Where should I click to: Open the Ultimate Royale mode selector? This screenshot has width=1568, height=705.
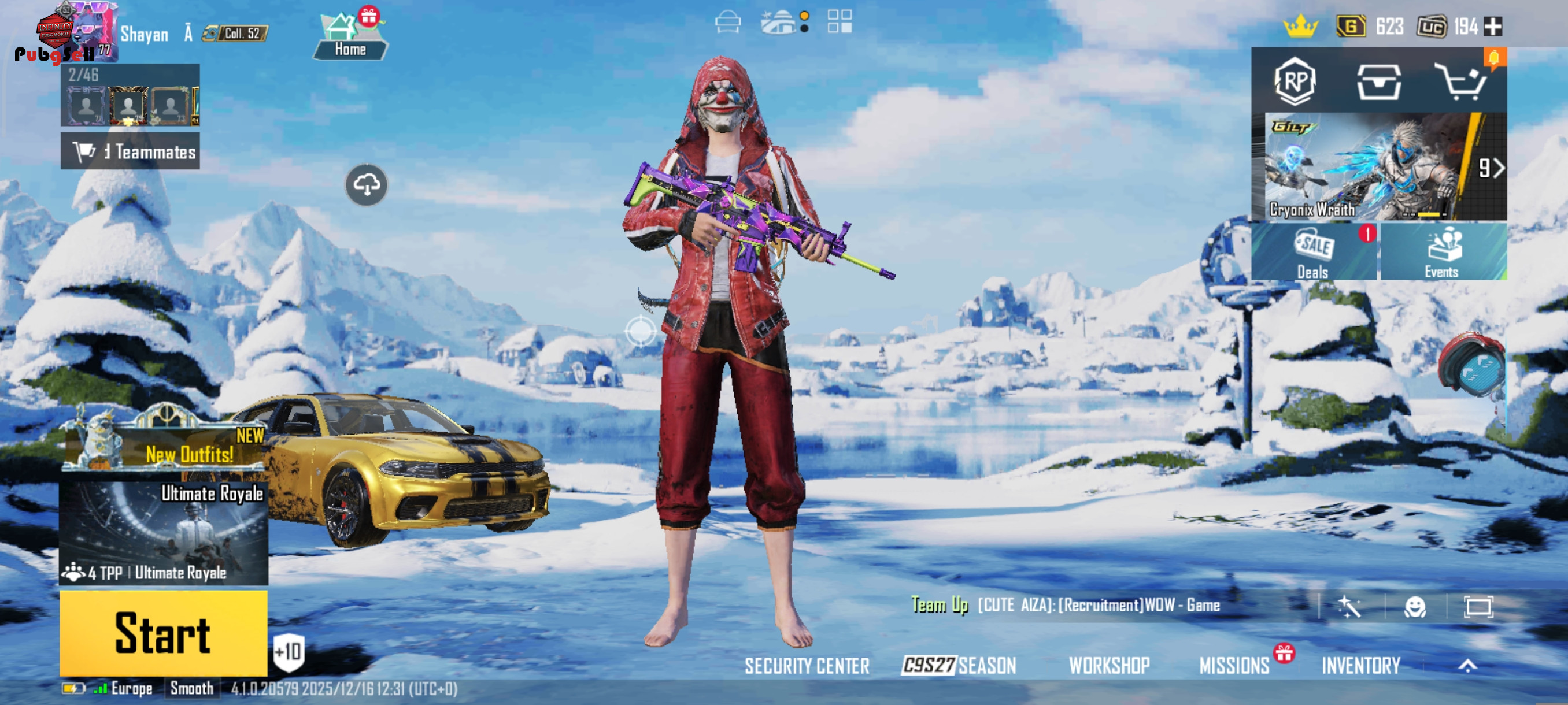(x=163, y=533)
